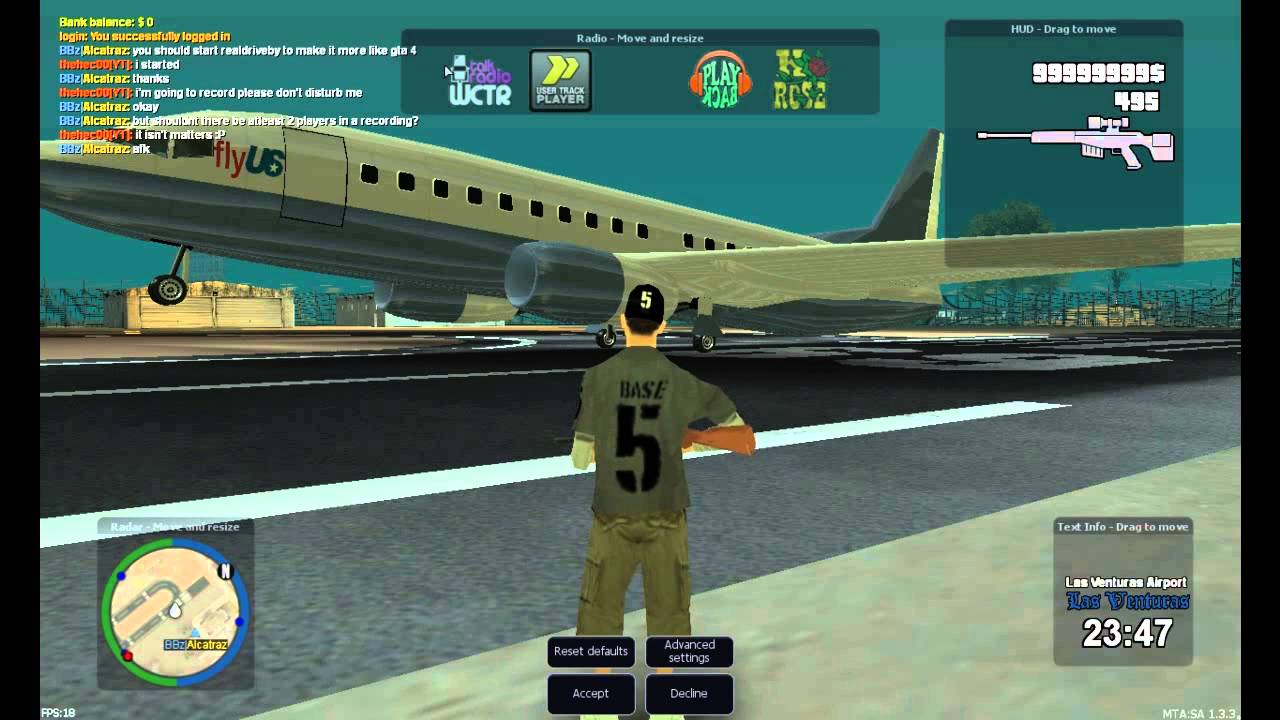Click the Radar panel header
Viewport: 1280px width, 720px height.
(x=175, y=527)
